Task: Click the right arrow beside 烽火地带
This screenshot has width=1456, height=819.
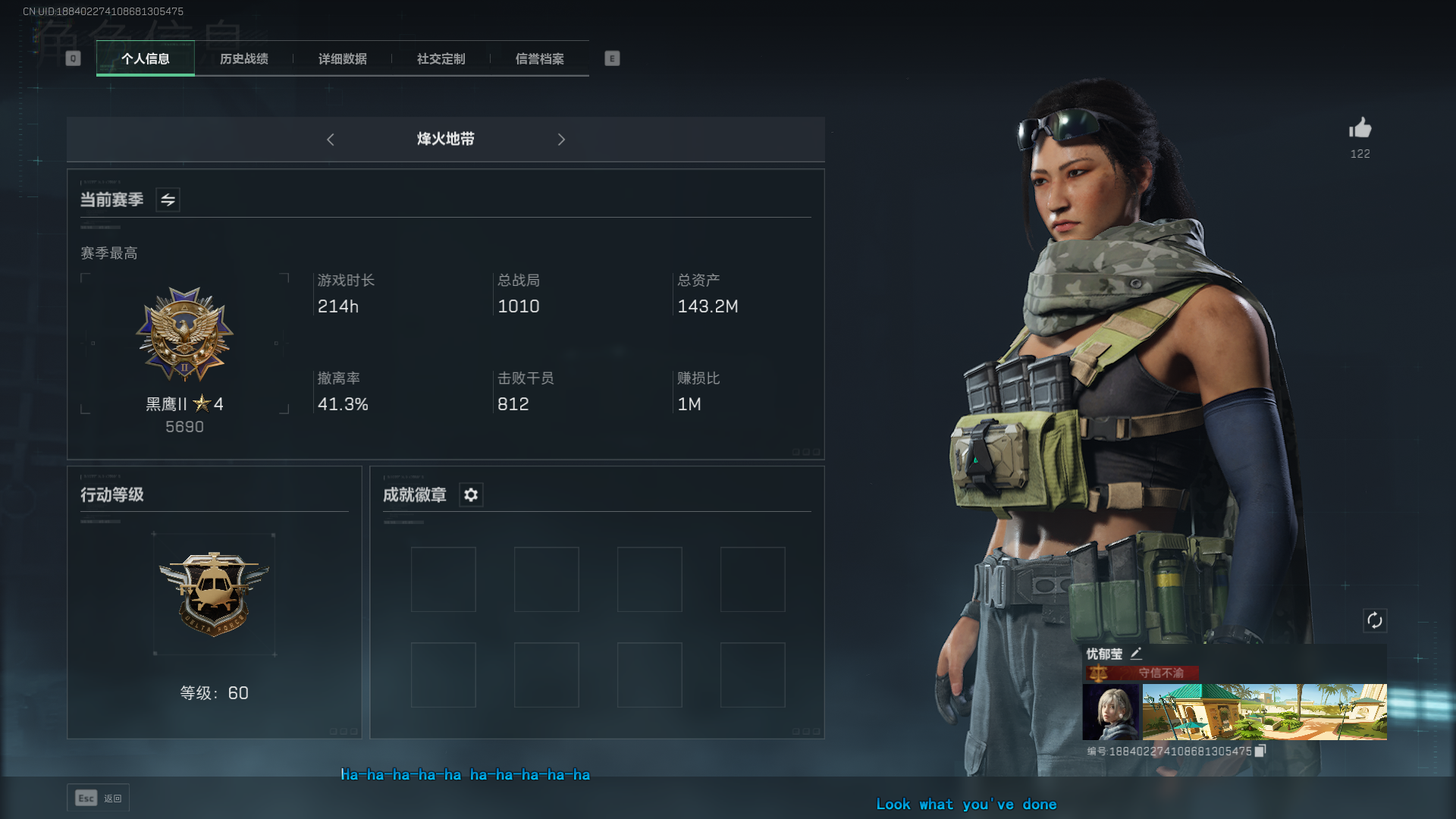Action: click(561, 140)
